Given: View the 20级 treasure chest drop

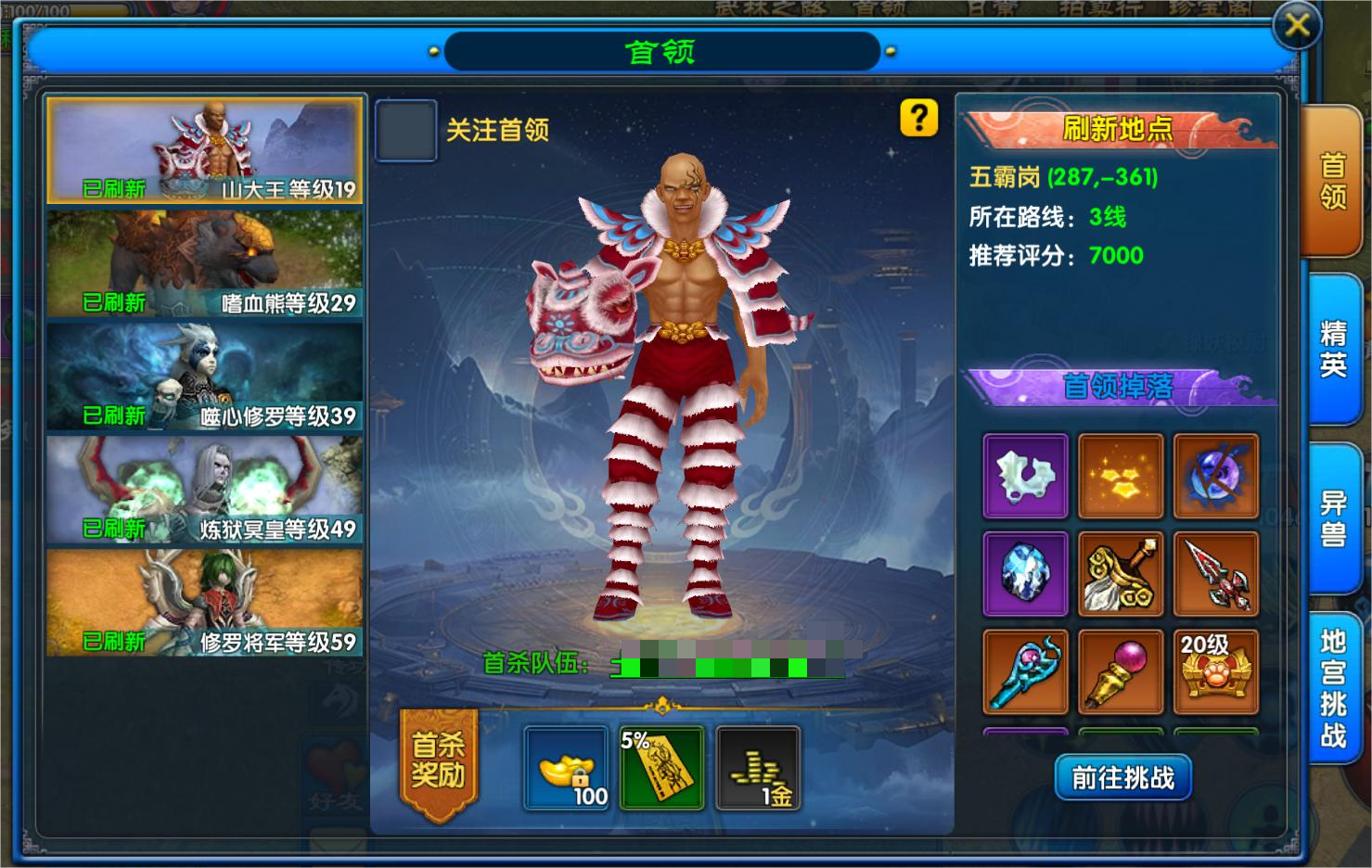Looking at the screenshot, I should [x=1215, y=671].
